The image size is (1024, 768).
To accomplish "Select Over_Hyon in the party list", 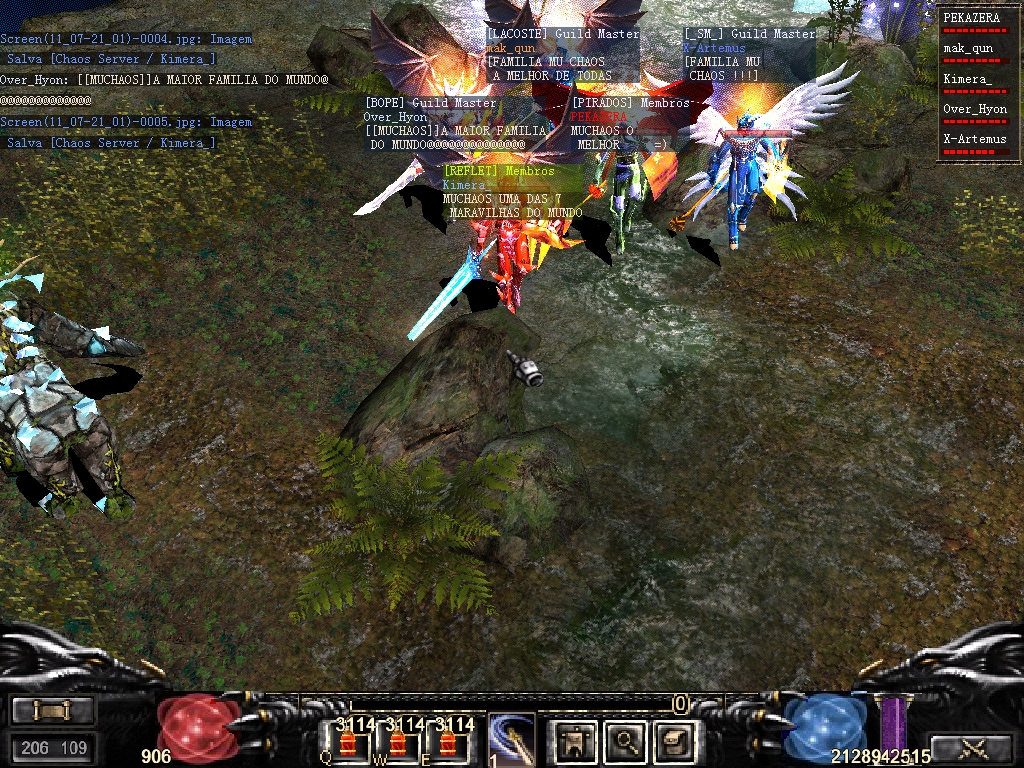I will (974, 109).
